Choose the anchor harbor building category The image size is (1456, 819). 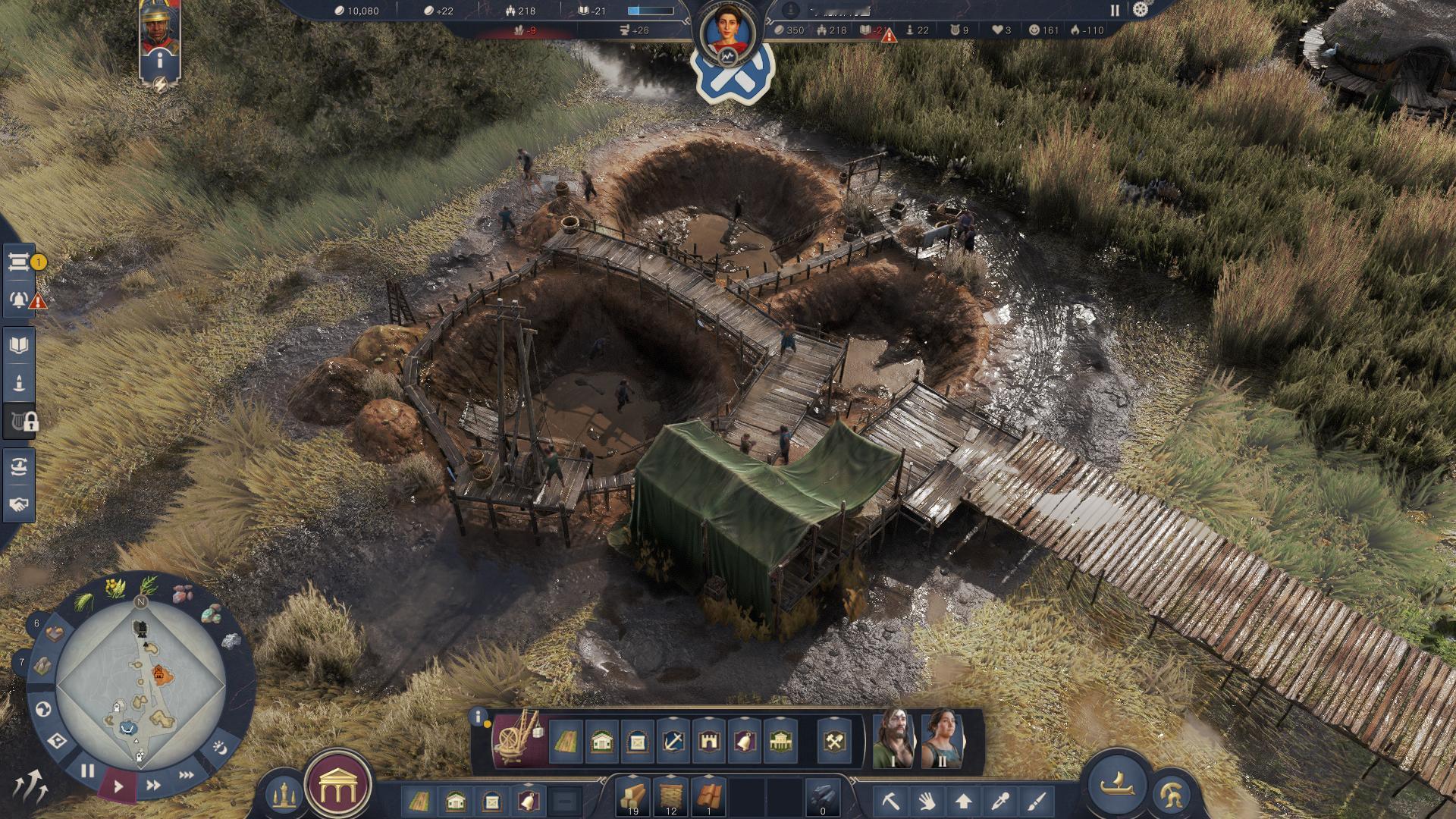click(673, 741)
